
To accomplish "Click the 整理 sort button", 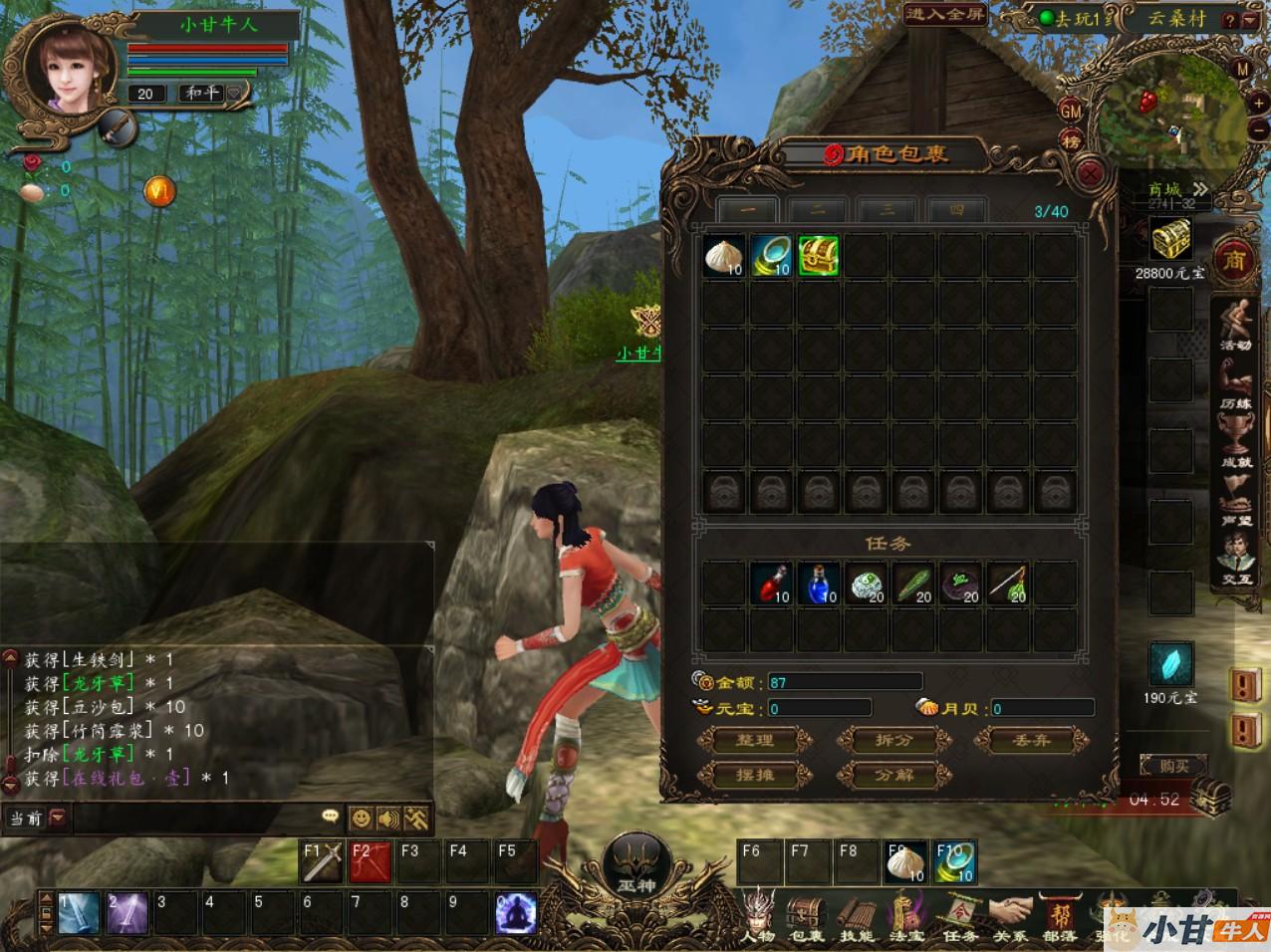I will click(754, 740).
